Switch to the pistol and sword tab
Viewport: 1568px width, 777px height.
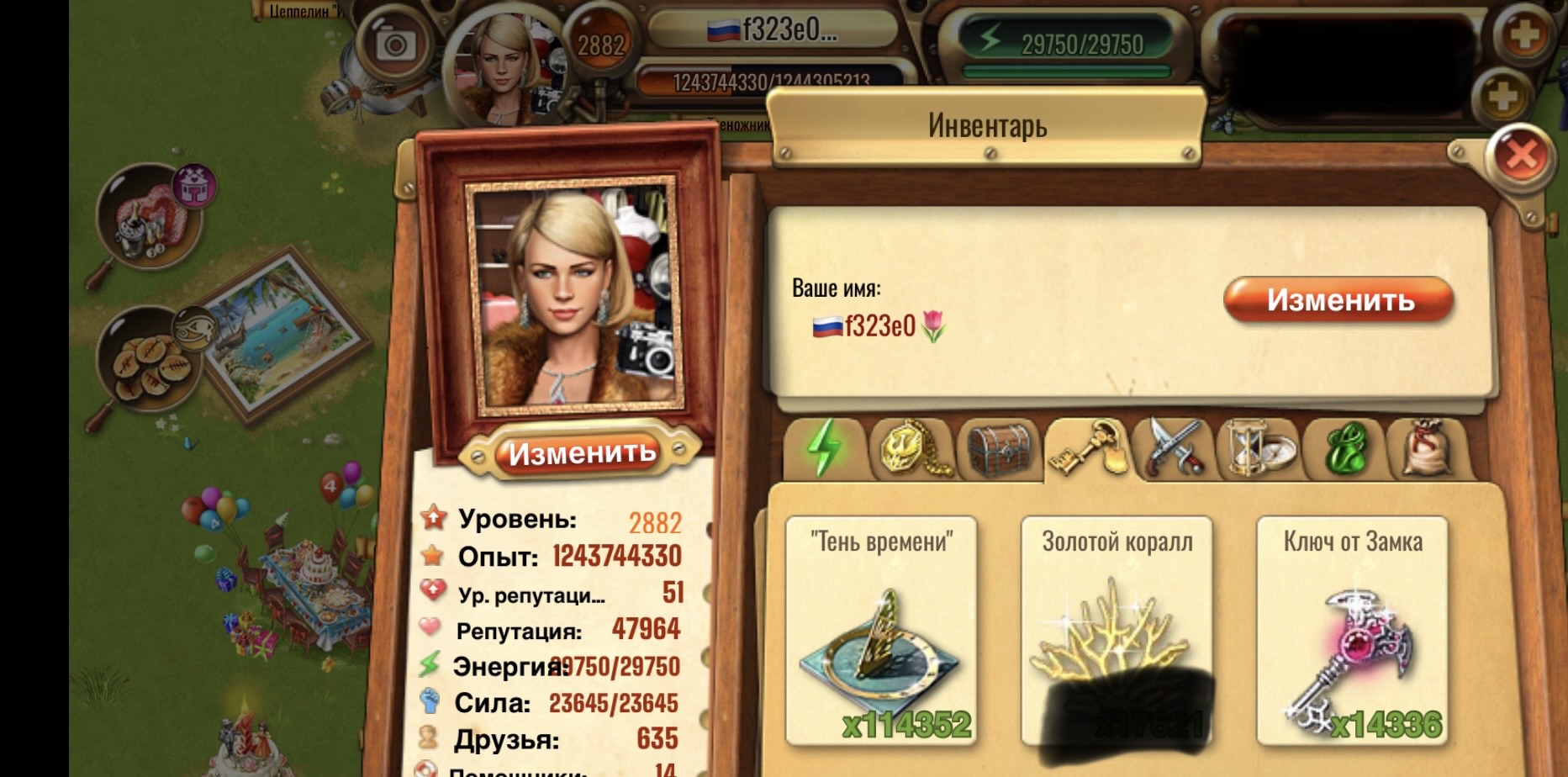click(x=1175, y=449)
